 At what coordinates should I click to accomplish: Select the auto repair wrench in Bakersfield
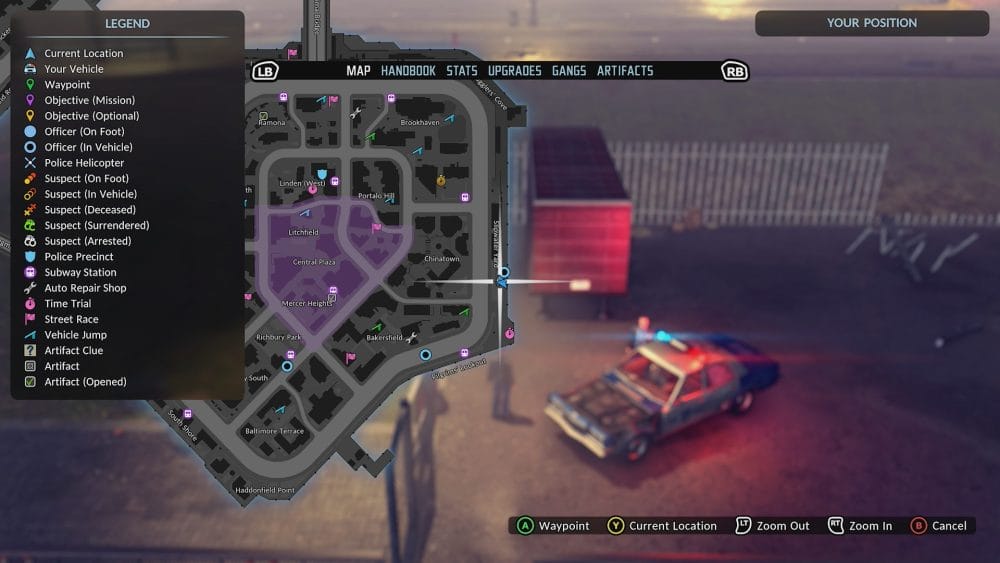tap(410, 337)
